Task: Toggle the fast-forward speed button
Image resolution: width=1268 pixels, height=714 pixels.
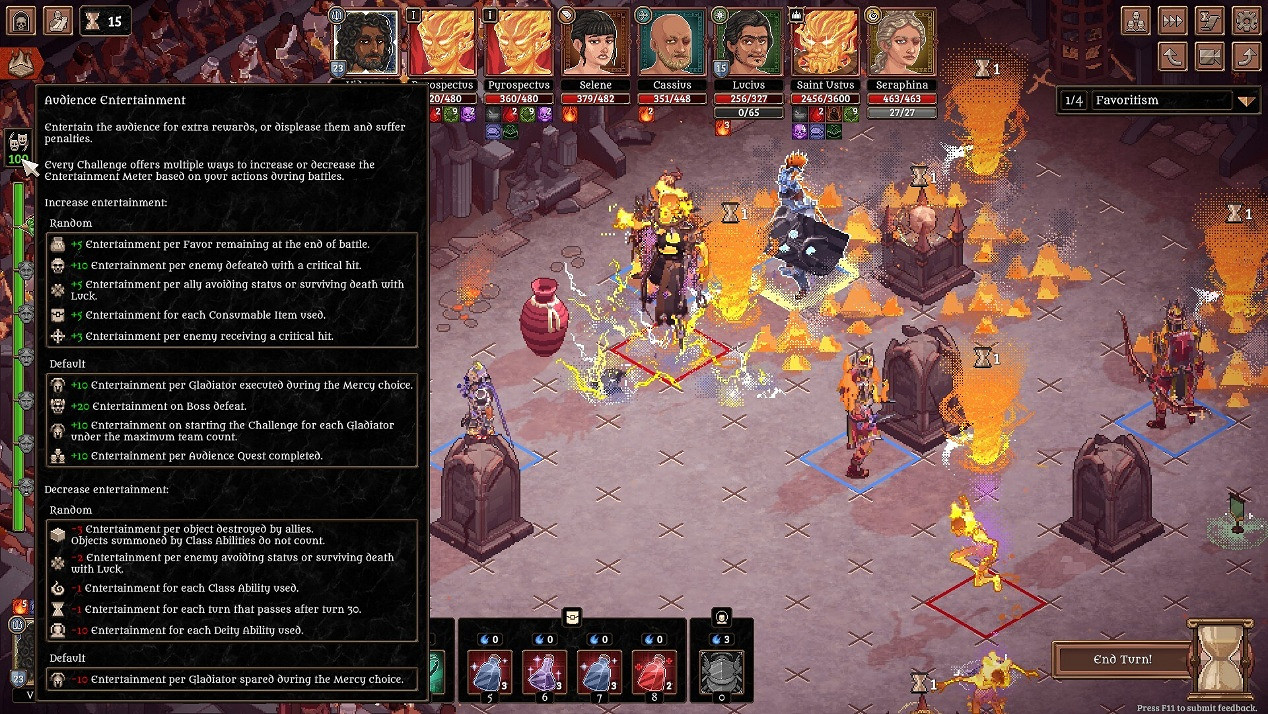Action: point(1173,20)
